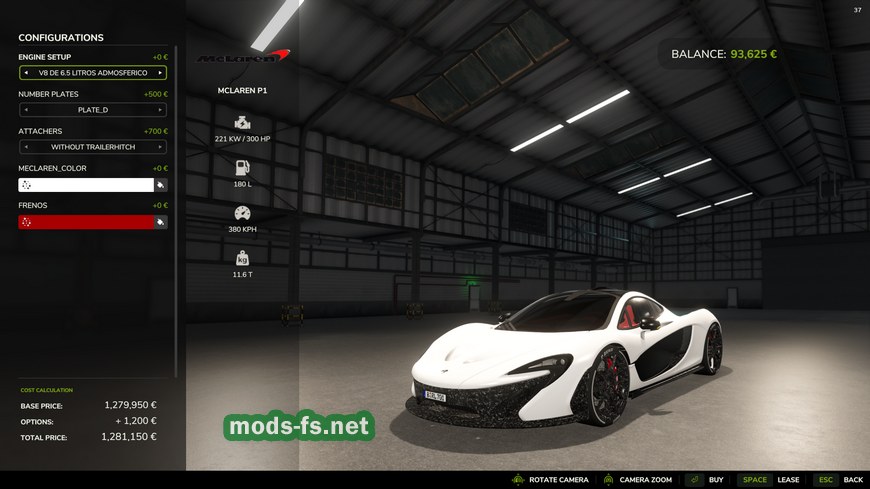Switch to next number plate option
This screenshot has width=870, height=489.
click(160, 110)
